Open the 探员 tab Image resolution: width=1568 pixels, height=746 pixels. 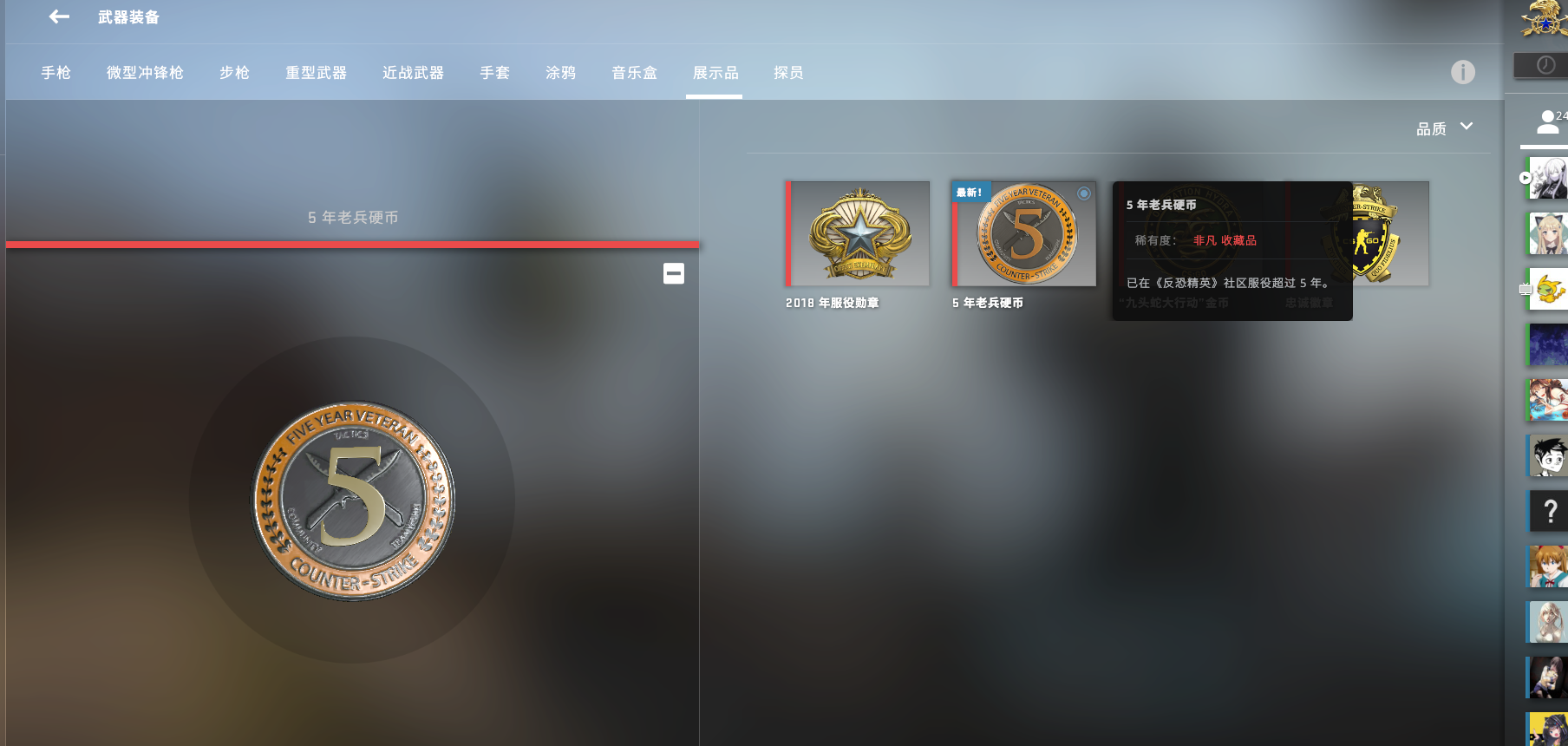click(x=787, y=73)
